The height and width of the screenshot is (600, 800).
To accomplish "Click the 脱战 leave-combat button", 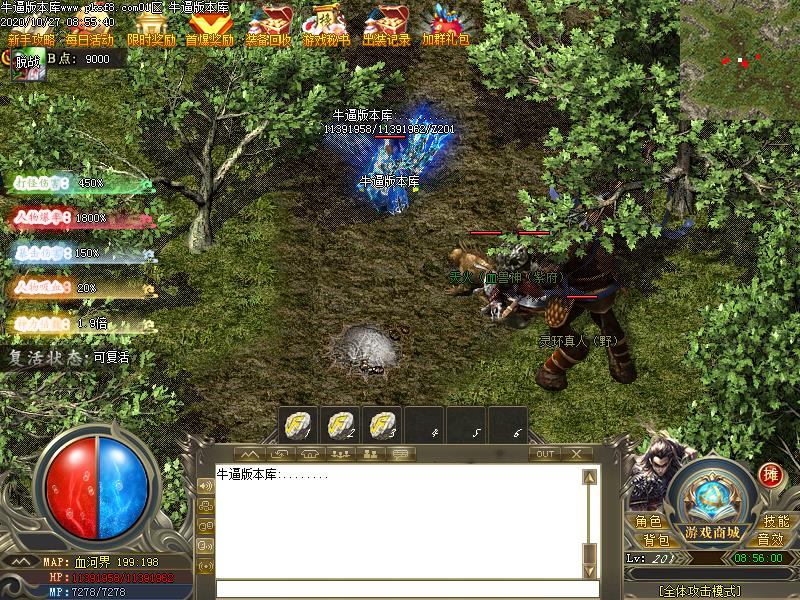I will click(x=28, y=60).
